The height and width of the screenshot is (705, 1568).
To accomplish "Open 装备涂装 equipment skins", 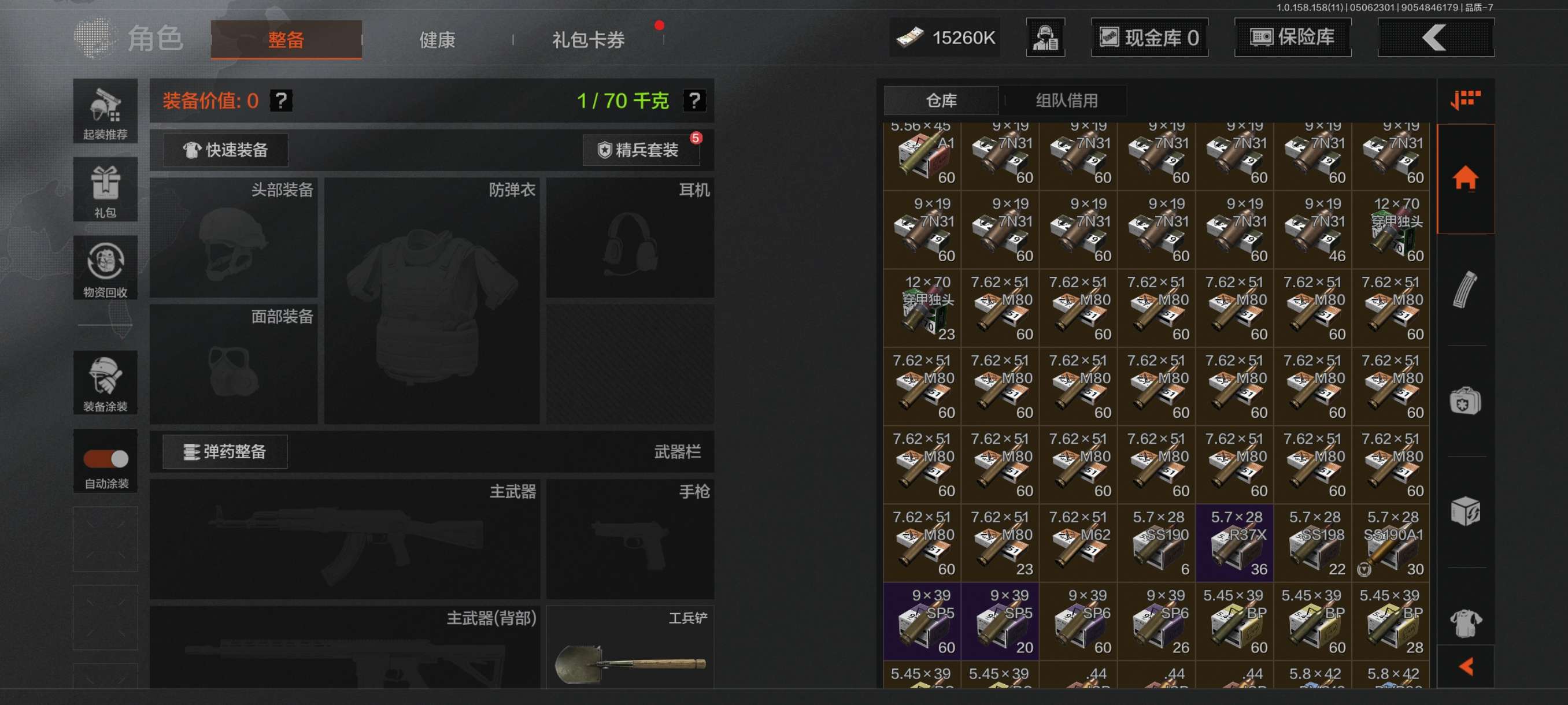I will 105,383.
